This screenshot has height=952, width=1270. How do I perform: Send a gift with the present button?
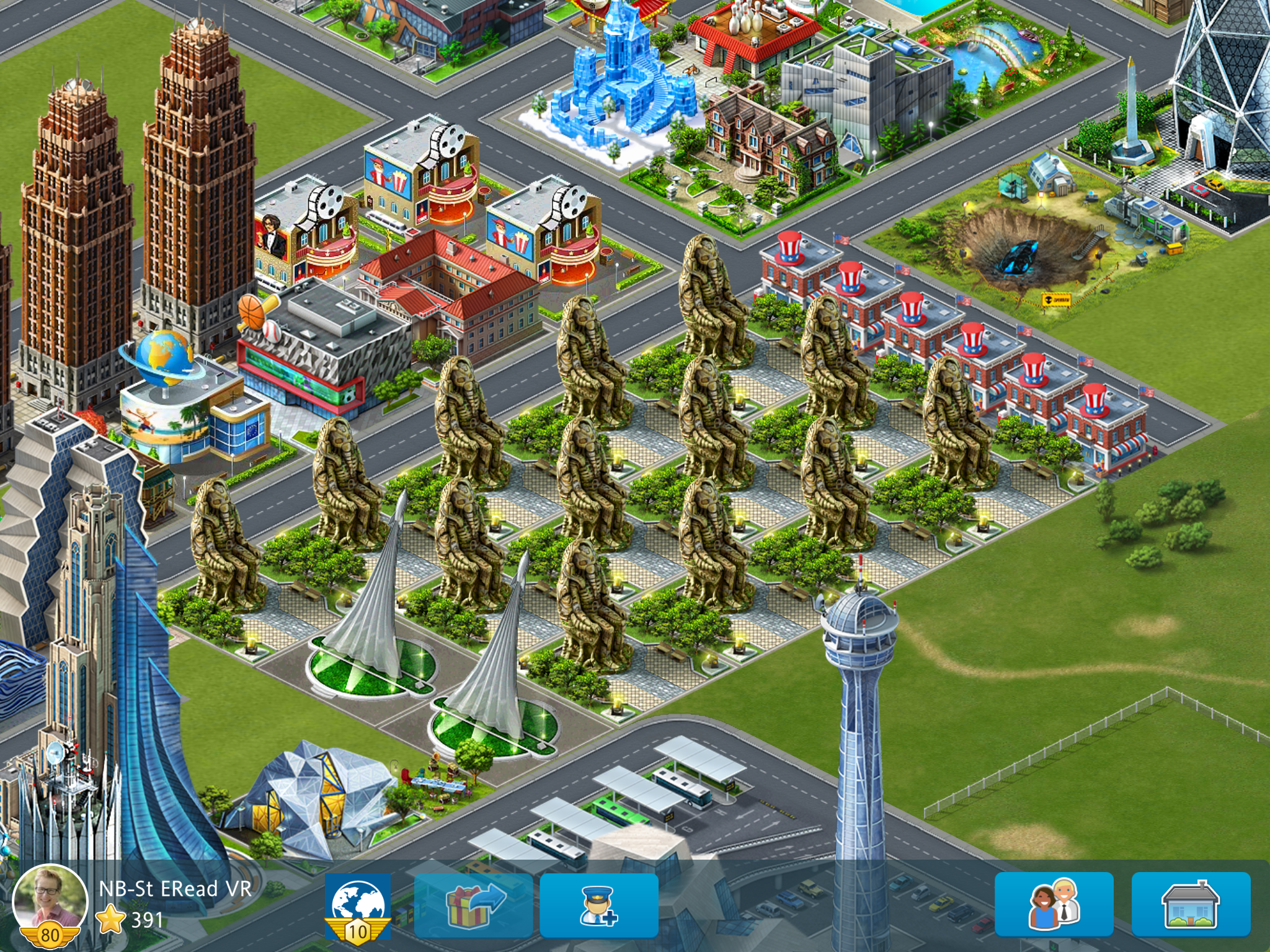[474, 906]
